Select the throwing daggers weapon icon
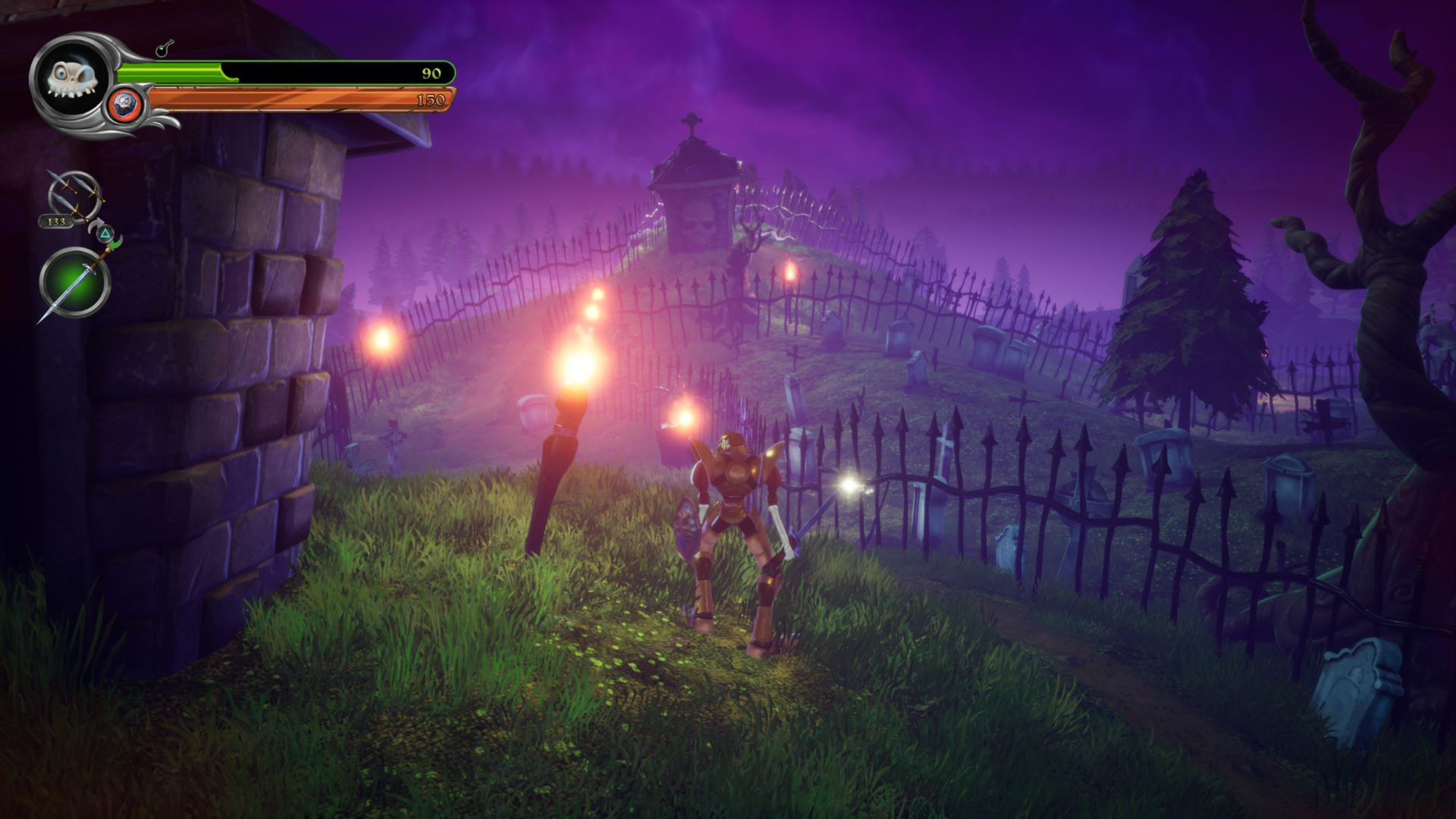Image resolution: width=1456 pixels, height=819 pixels. 72,193
